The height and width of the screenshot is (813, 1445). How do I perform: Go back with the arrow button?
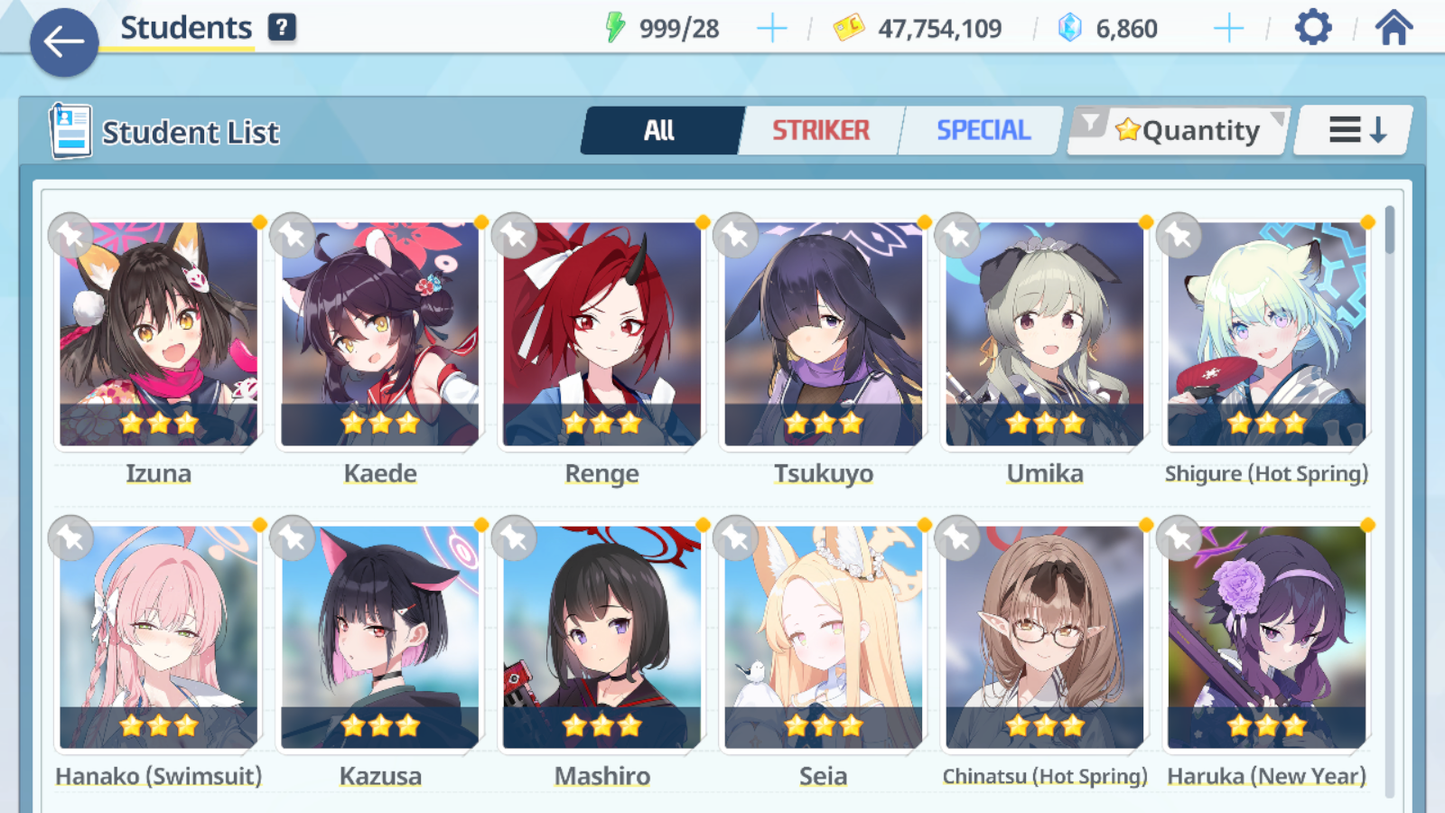(x=64, y=42)
